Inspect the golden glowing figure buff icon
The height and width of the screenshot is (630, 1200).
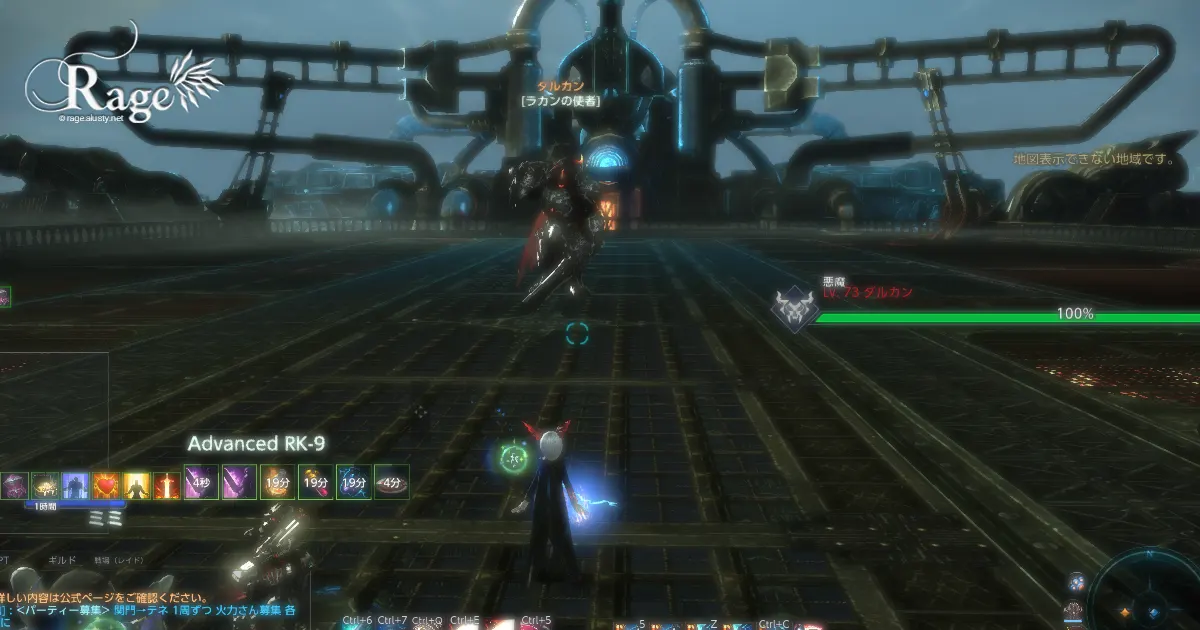137,485
